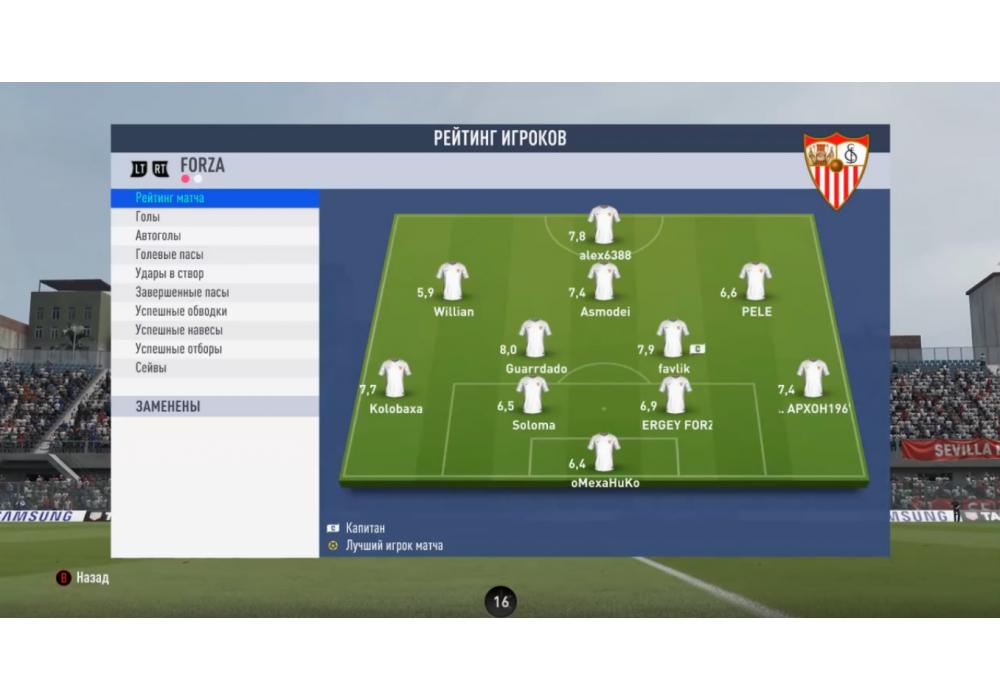1000x700 pixels.
Task: Select striker alex6388 on the pitch
Action: (x=604, y=226)
